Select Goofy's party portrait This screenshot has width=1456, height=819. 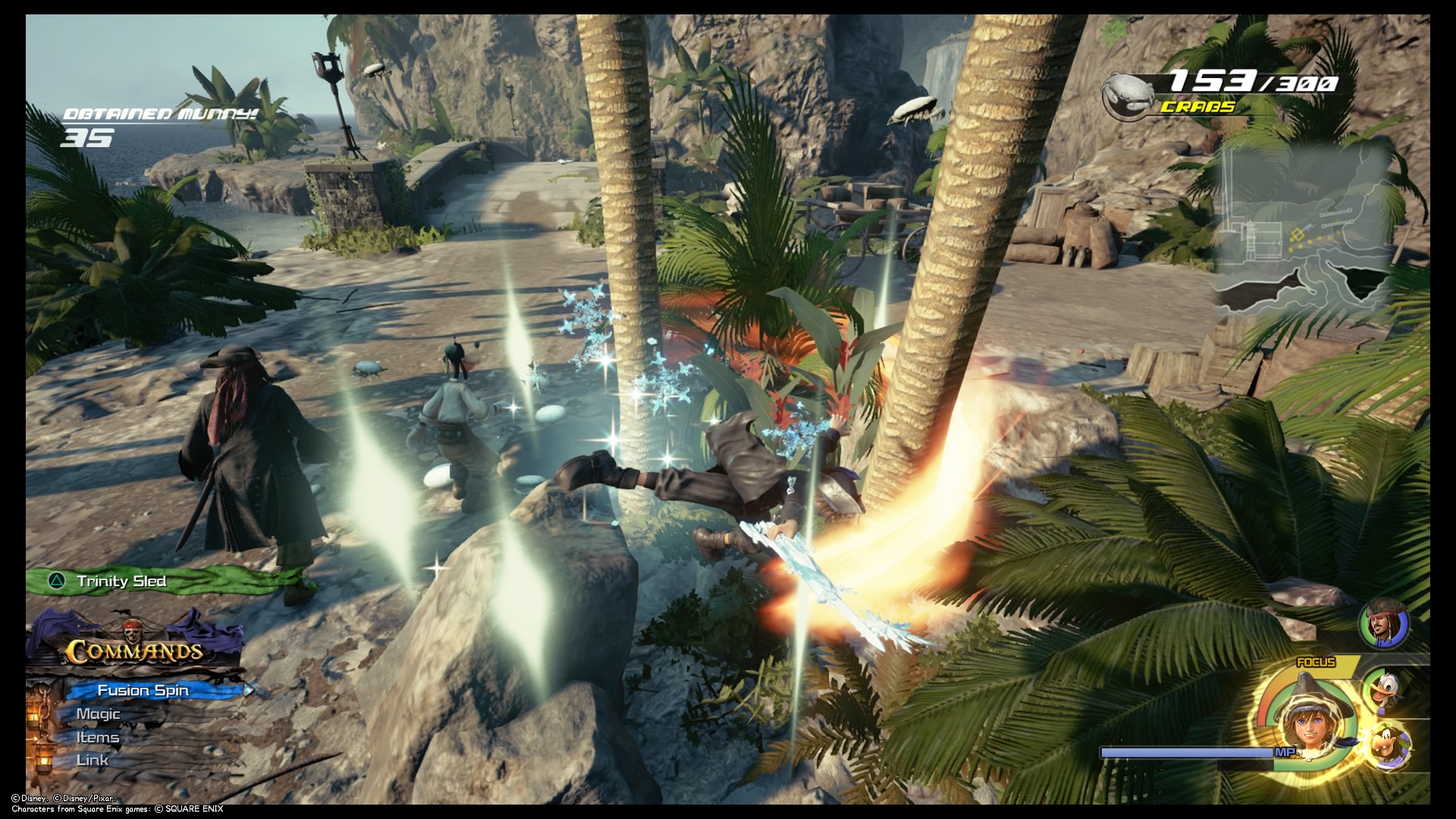click(x=1391, y=746)
